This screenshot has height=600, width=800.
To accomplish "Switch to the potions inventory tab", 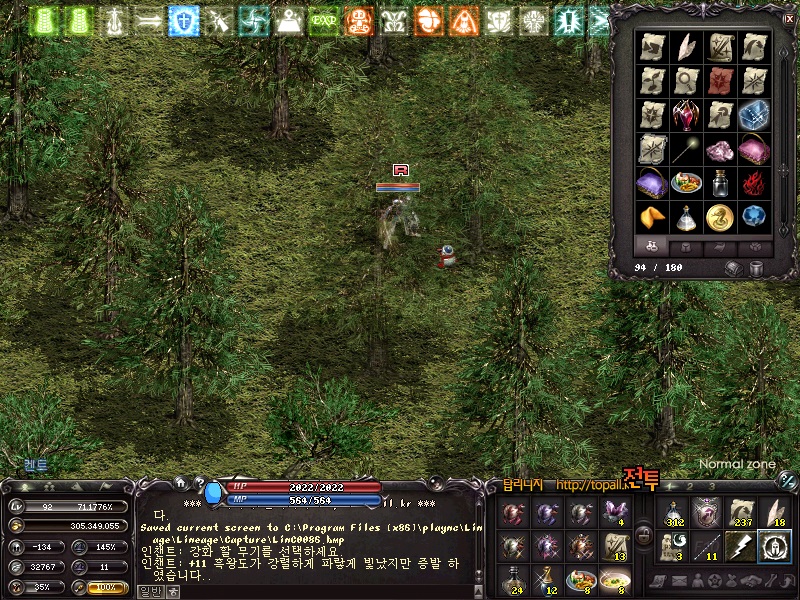I will pyautogui.click(x=653, y=246).
